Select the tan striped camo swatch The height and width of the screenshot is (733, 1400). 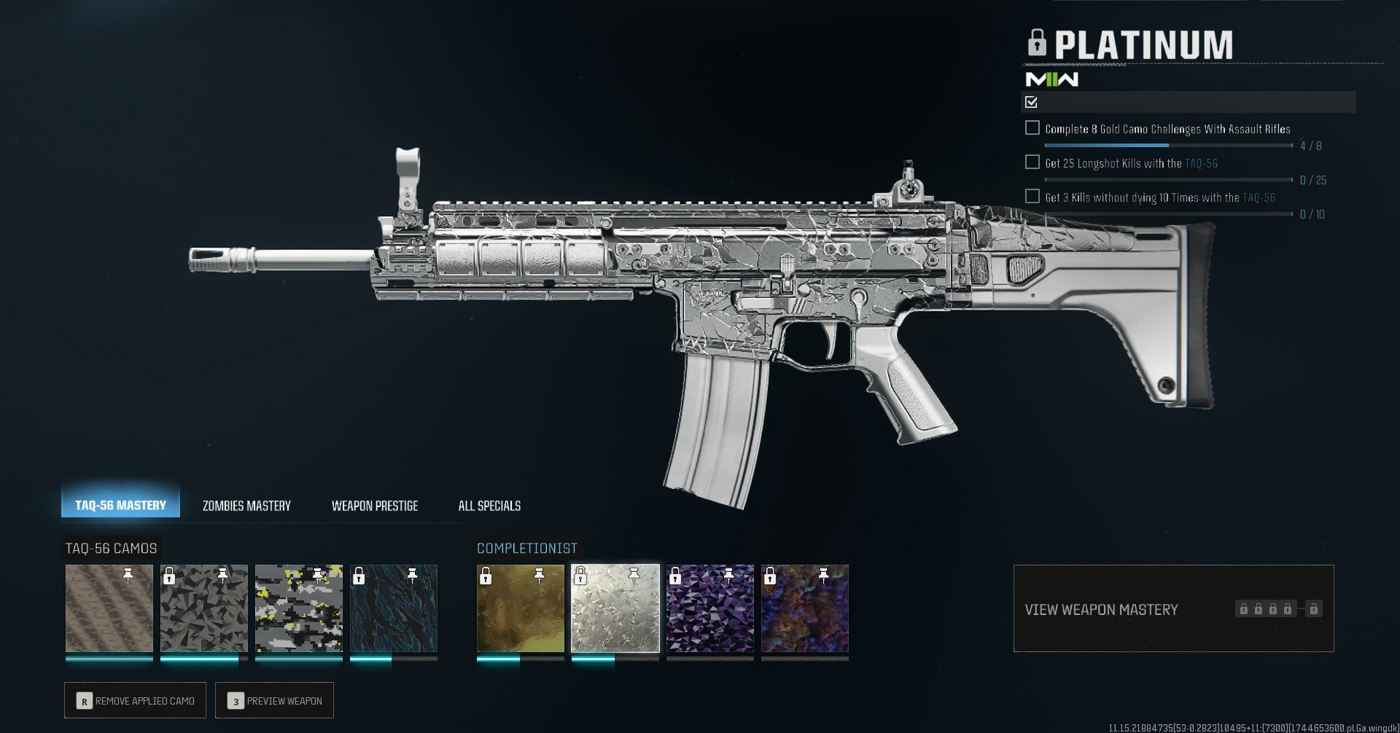[109, 608]
